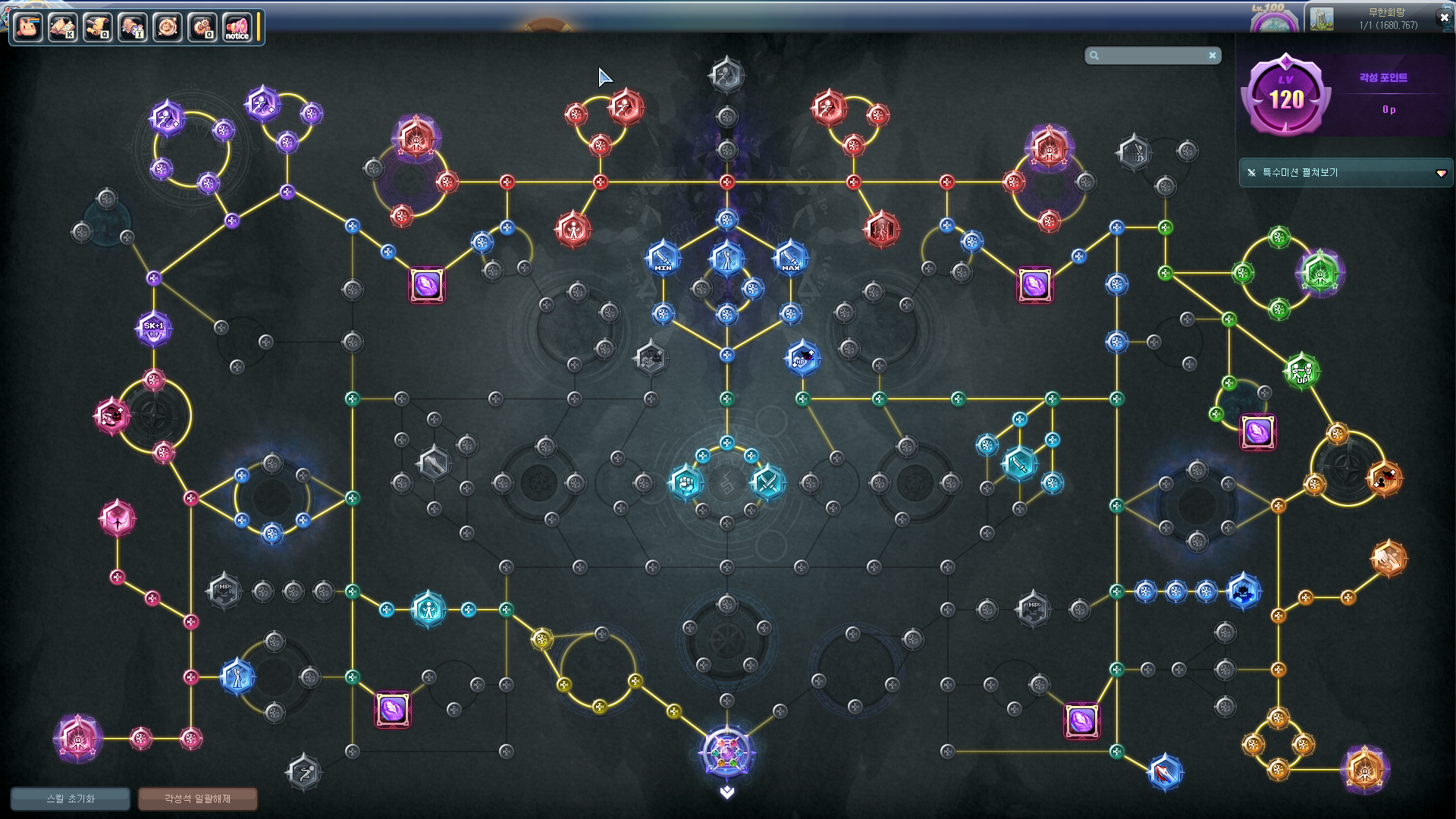This screenshot has width=1456, height=819.
Task: Open the skill book toolbar icon
Action: click(63, 27)
